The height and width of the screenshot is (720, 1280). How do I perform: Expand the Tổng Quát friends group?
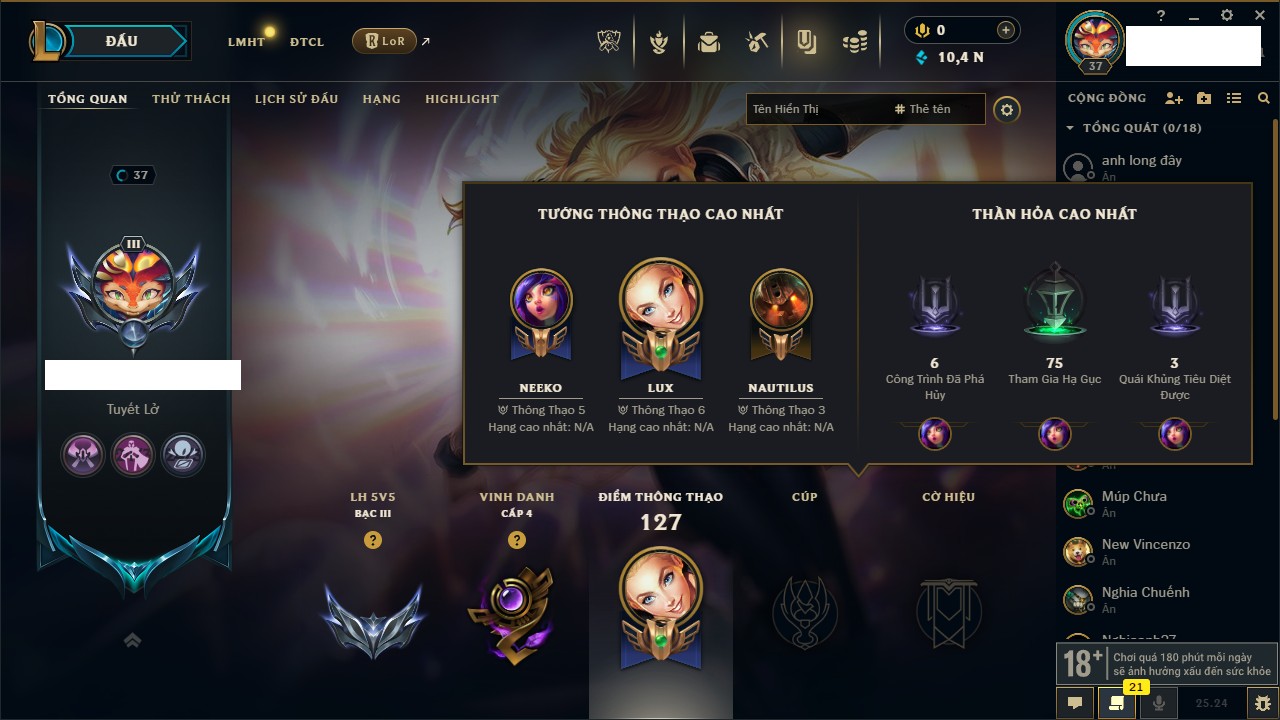(x=1070, y=128)
